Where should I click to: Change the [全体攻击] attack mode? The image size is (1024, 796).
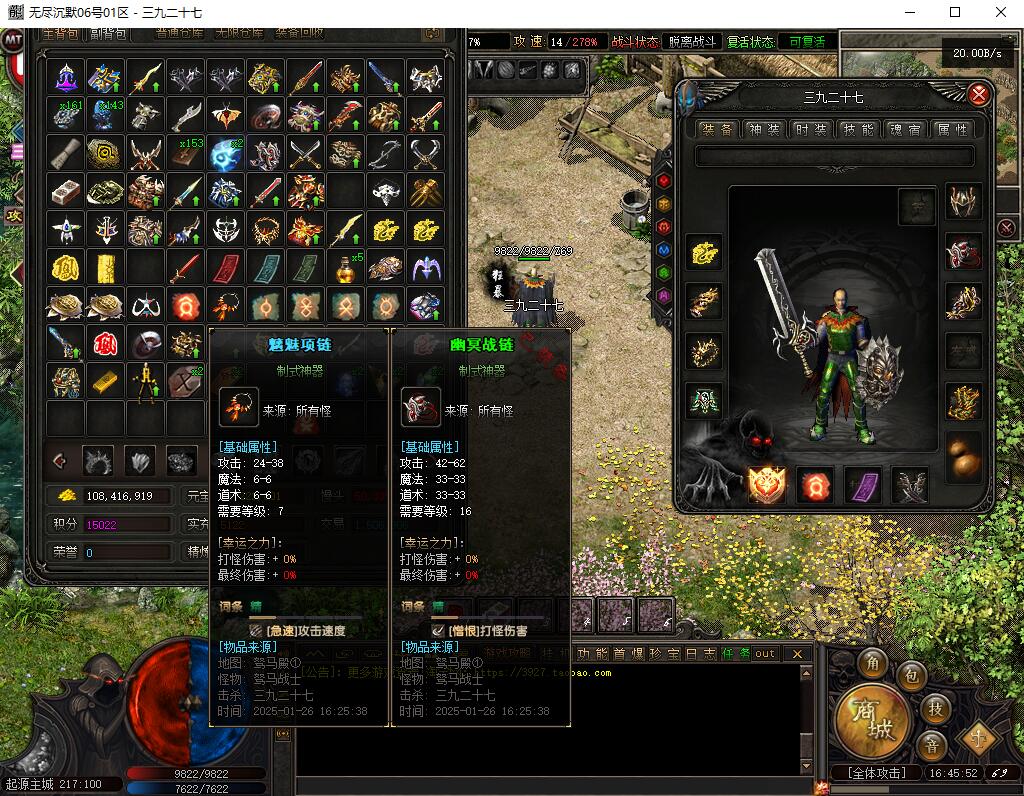tap(876, 773)
